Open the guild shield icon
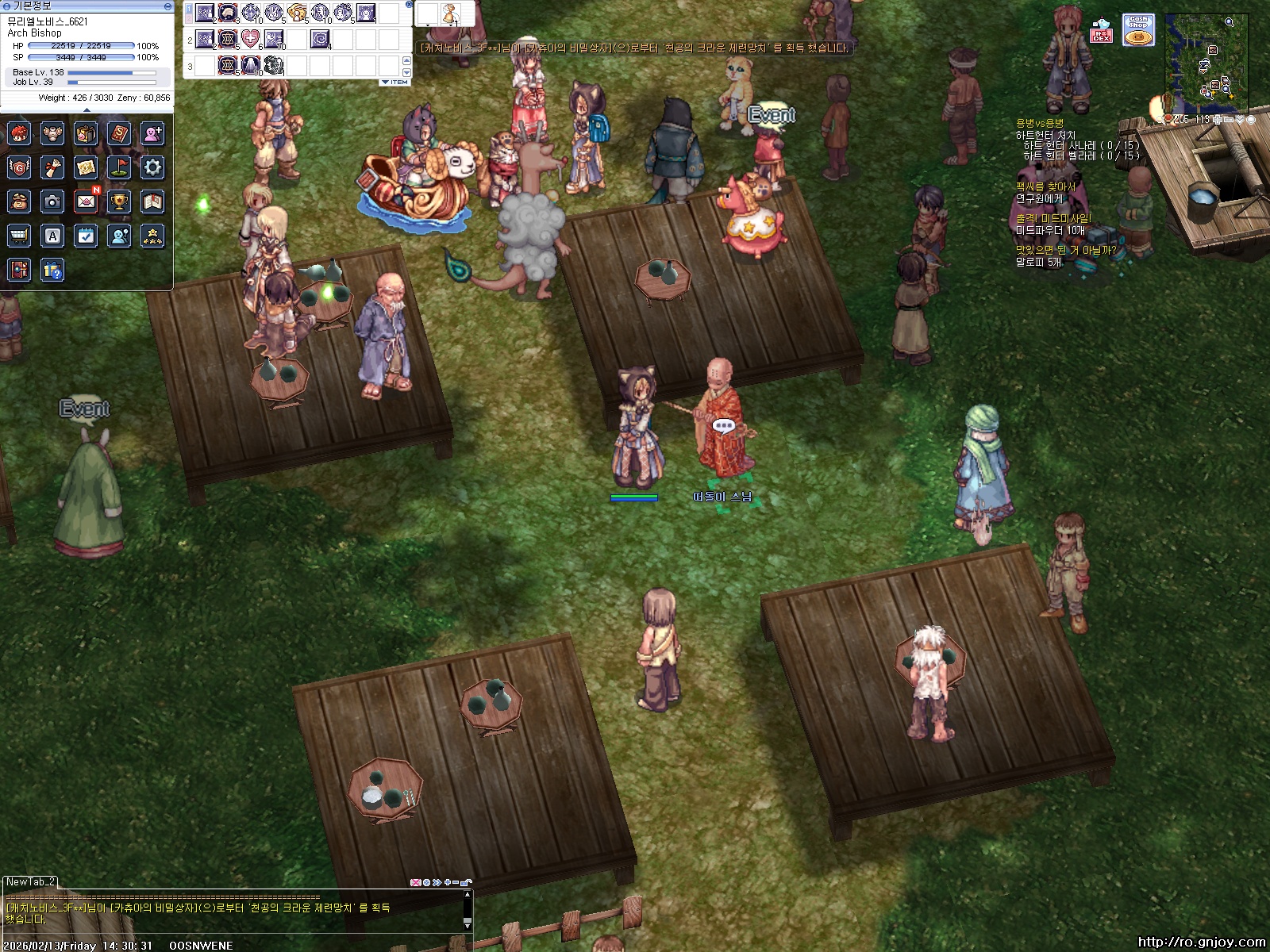Image resolution: width=1270 pixels, height=952 pixels. [19, 167]
